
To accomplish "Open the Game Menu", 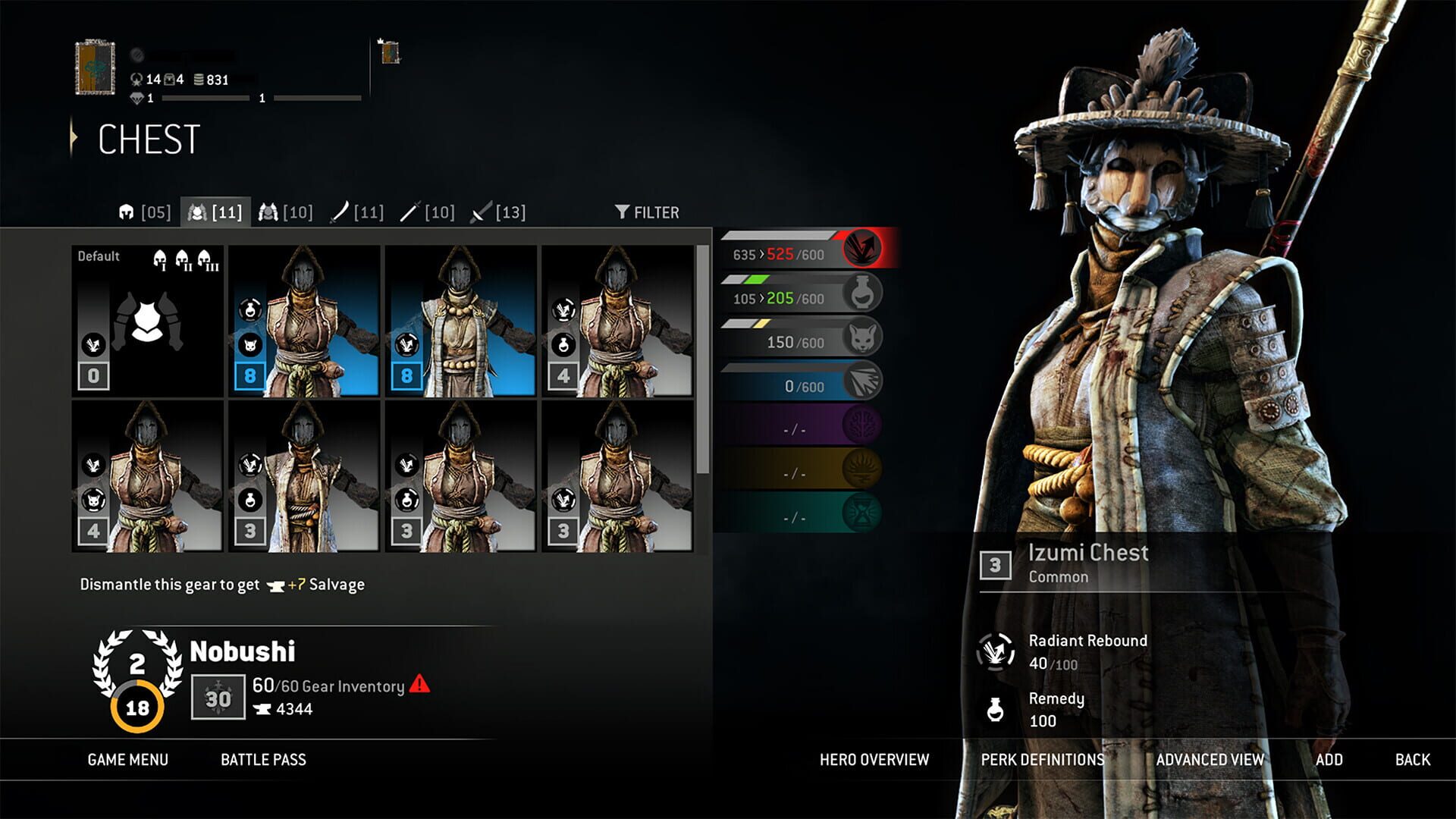I will (127, 759).
